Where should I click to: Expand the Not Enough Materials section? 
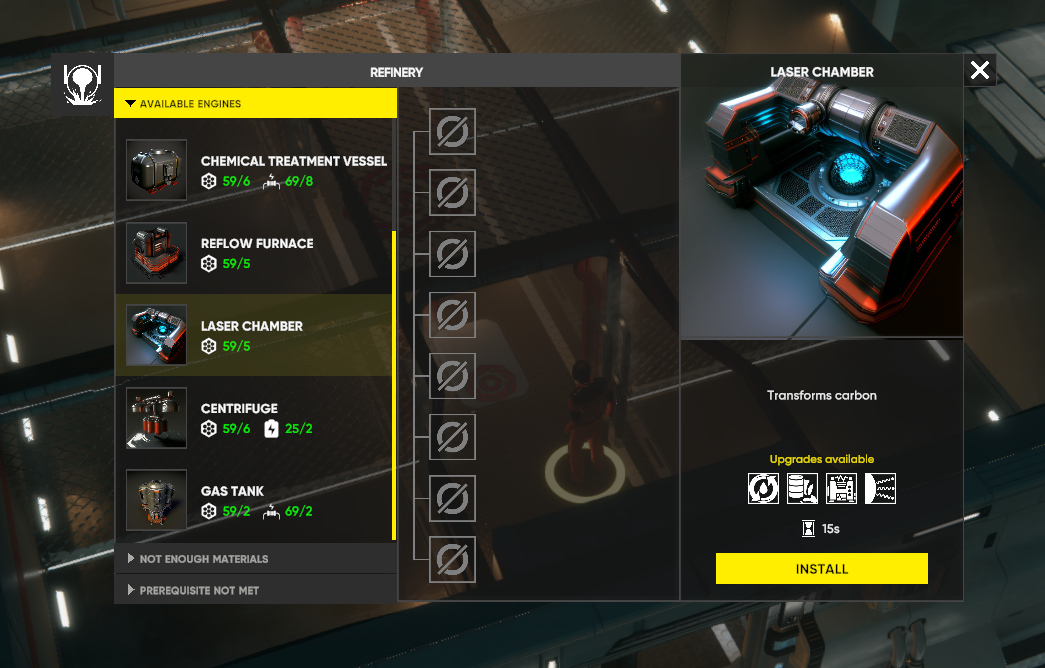[256, 558]
